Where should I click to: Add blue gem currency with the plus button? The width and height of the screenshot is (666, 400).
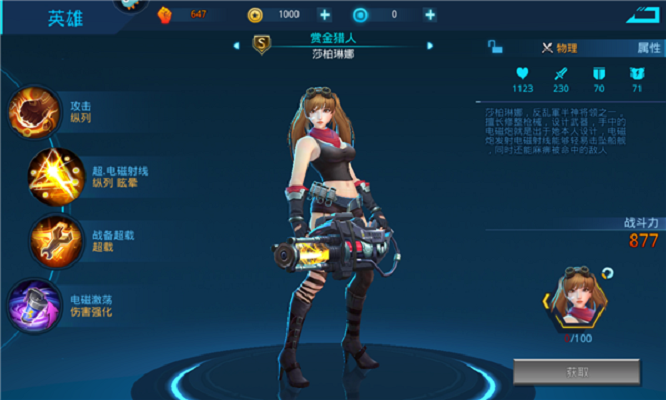coord(430,14)
